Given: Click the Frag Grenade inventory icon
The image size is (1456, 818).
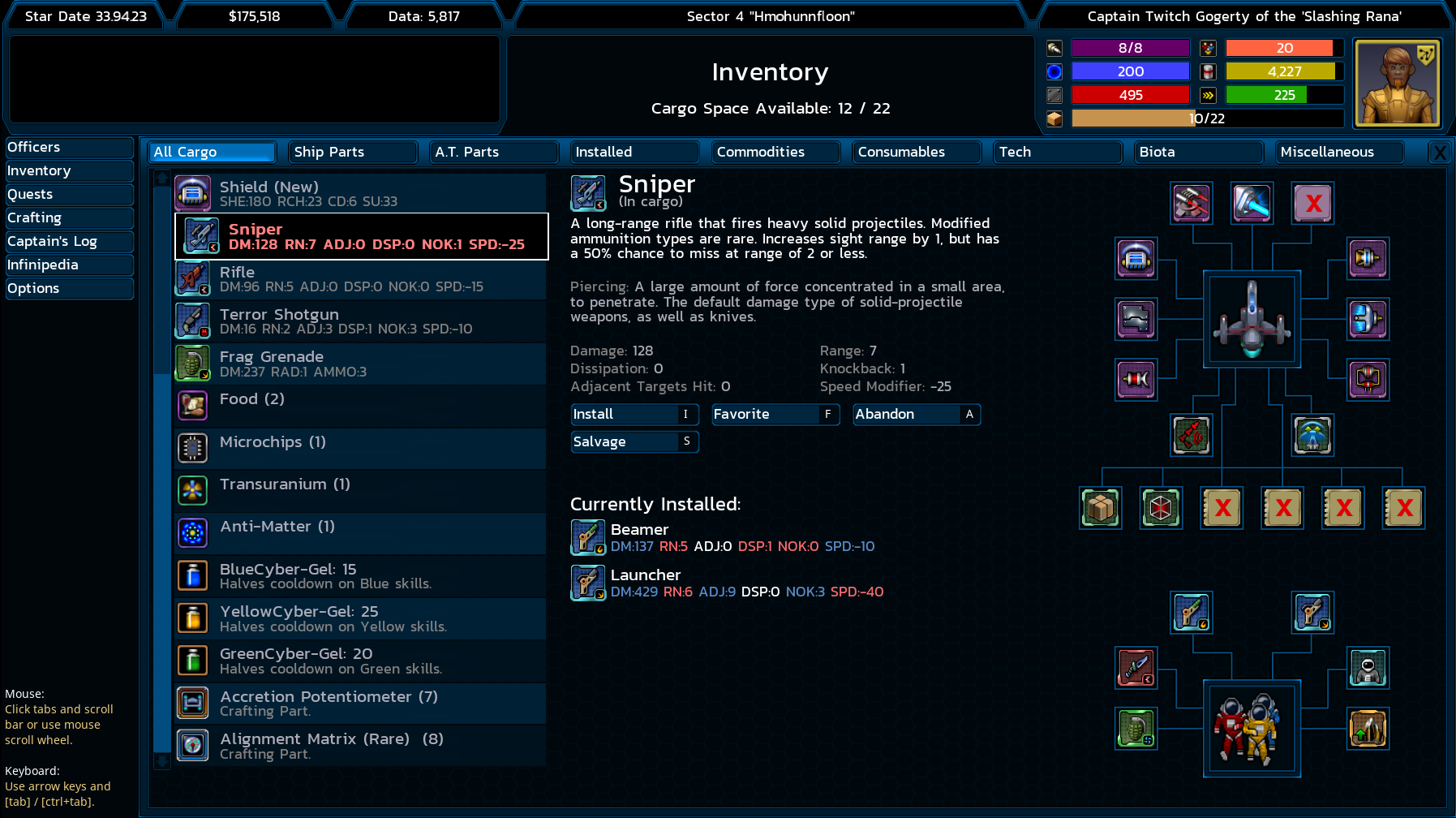Looking at the screenshot, I should 192,364.
